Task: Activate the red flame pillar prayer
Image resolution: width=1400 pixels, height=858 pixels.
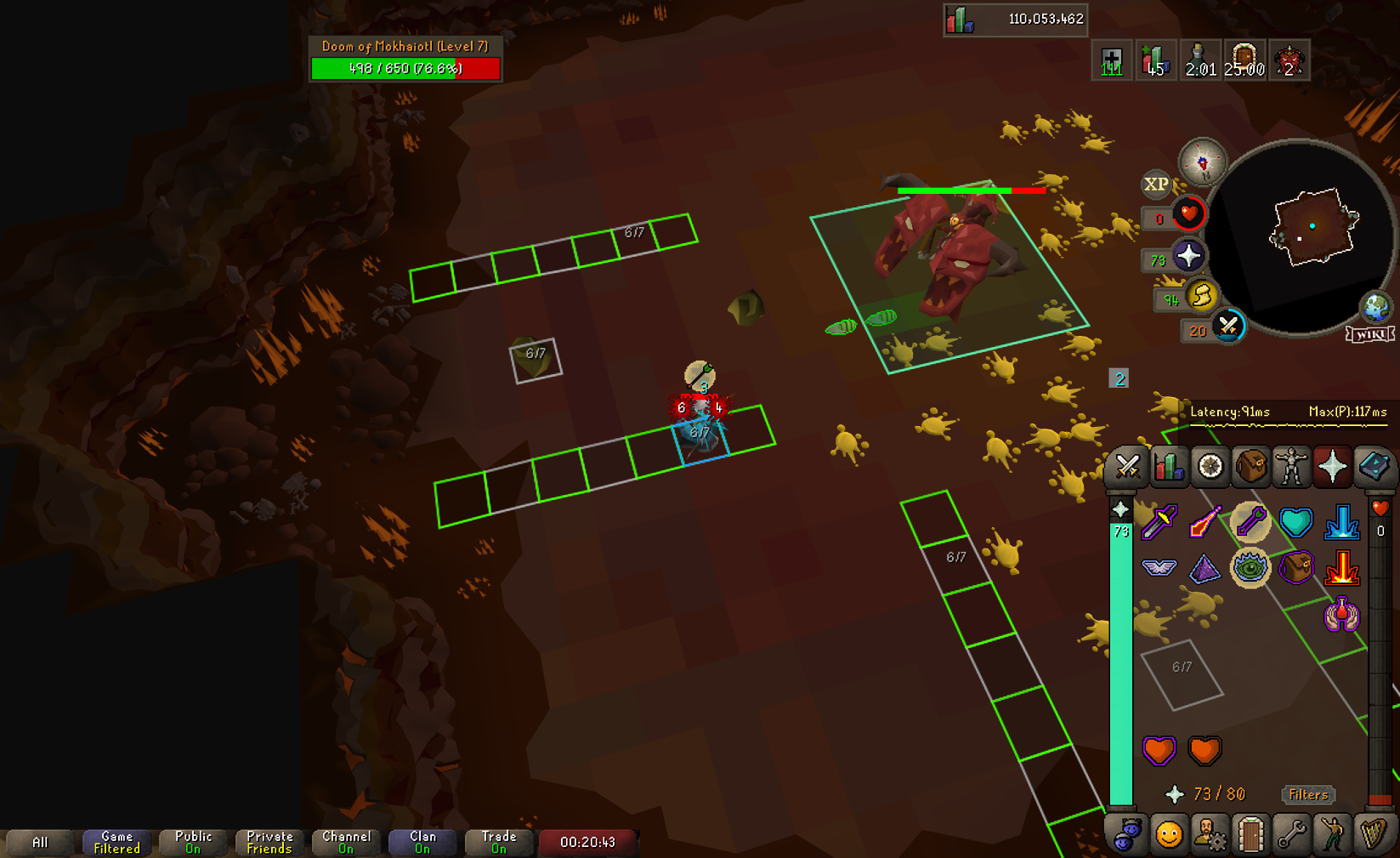Action: point(1341,568)
